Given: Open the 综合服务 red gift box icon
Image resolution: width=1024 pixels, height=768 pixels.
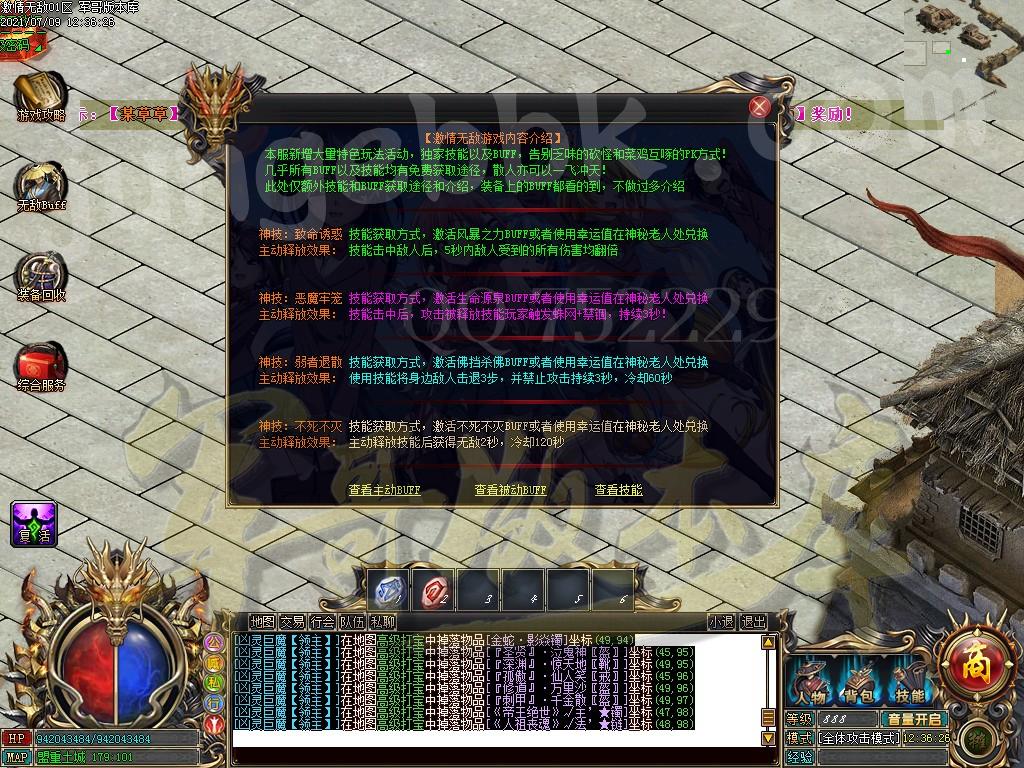Looking at the screenshot, I should click(x=40, y=365).
